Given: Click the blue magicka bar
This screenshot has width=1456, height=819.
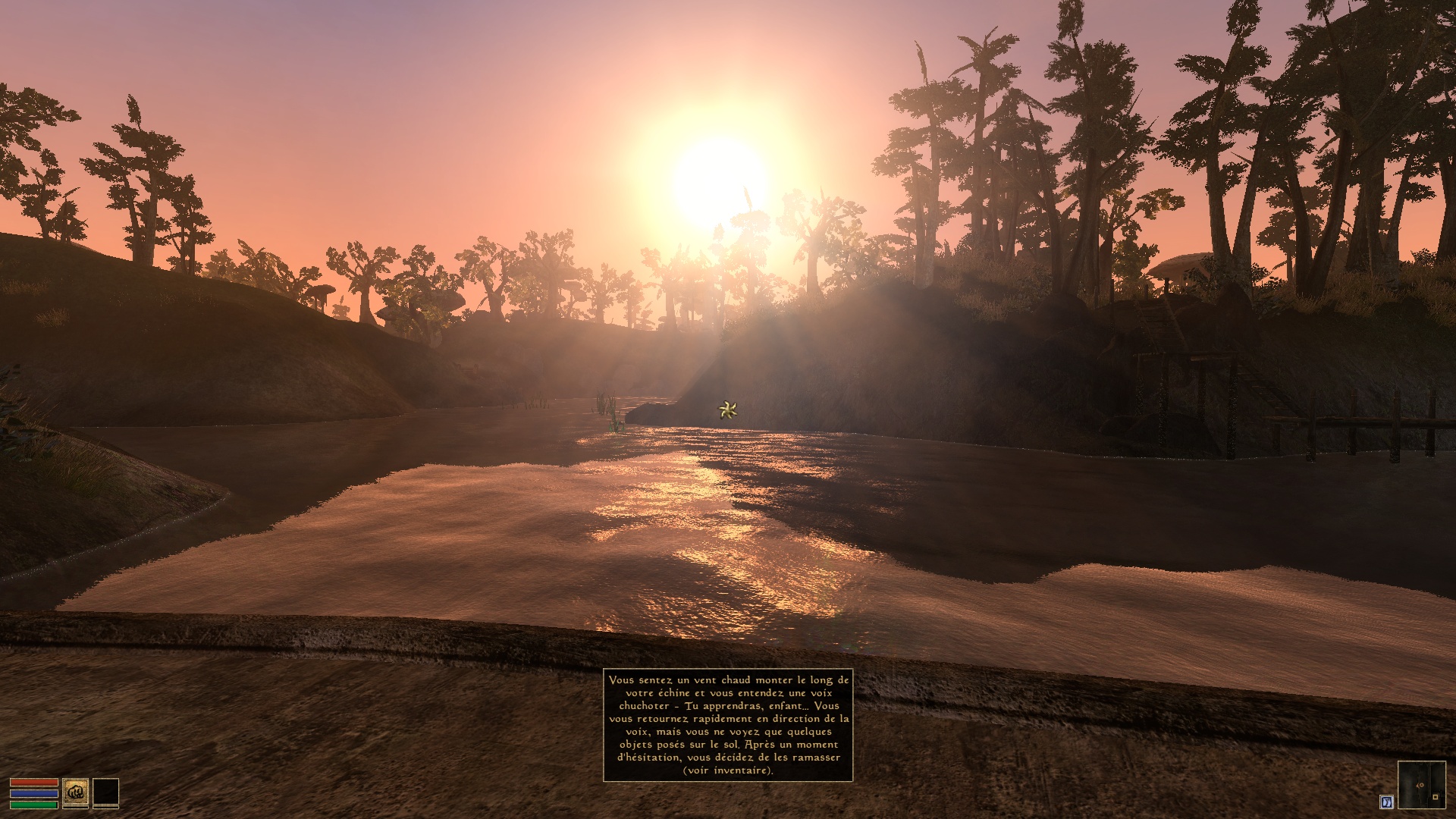Looking at the screenshot, I should point(34,793).
